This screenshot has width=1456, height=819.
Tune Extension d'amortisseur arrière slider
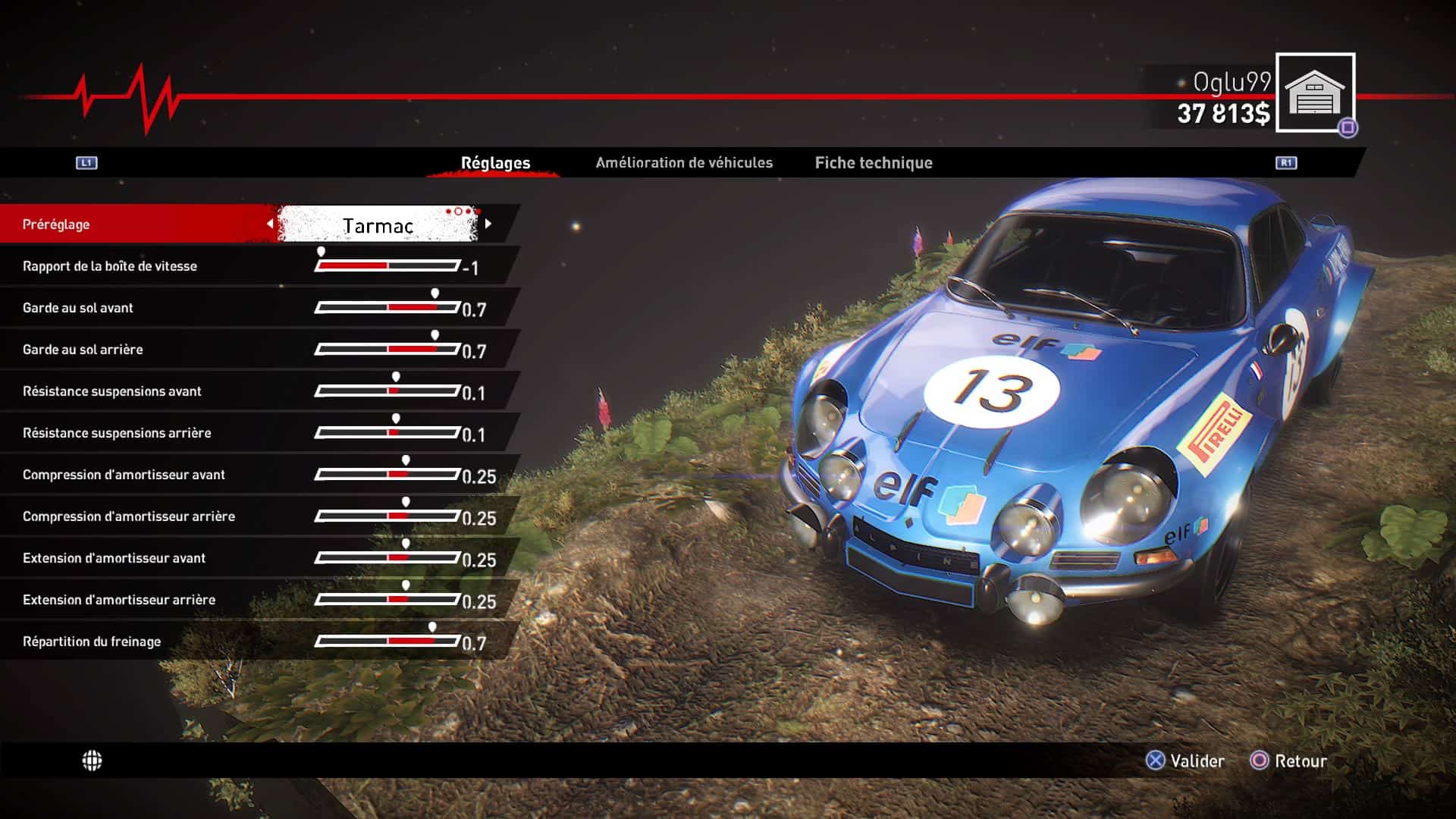tap(388, 600)
